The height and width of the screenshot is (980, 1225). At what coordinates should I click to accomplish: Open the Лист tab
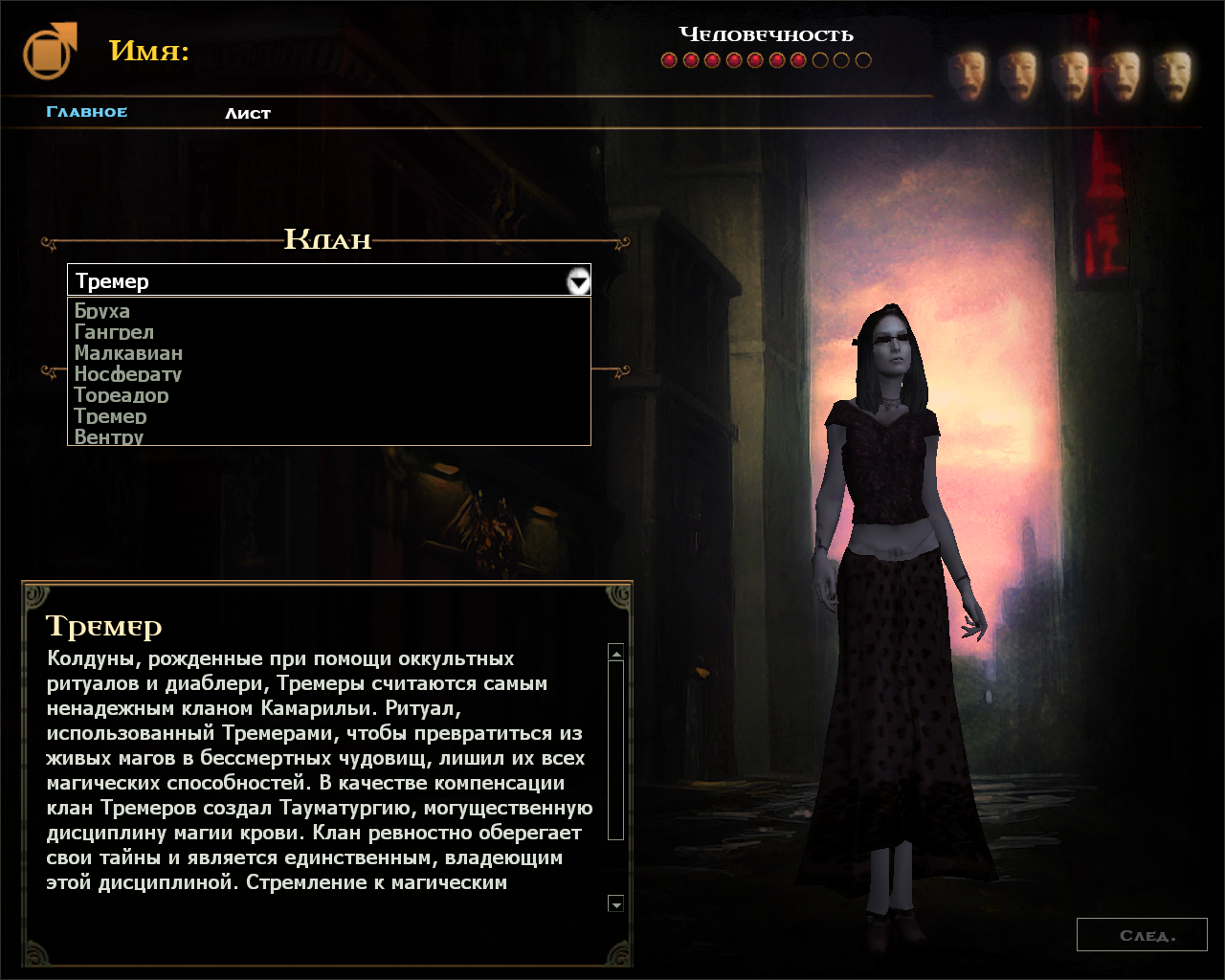pos(248,113)
